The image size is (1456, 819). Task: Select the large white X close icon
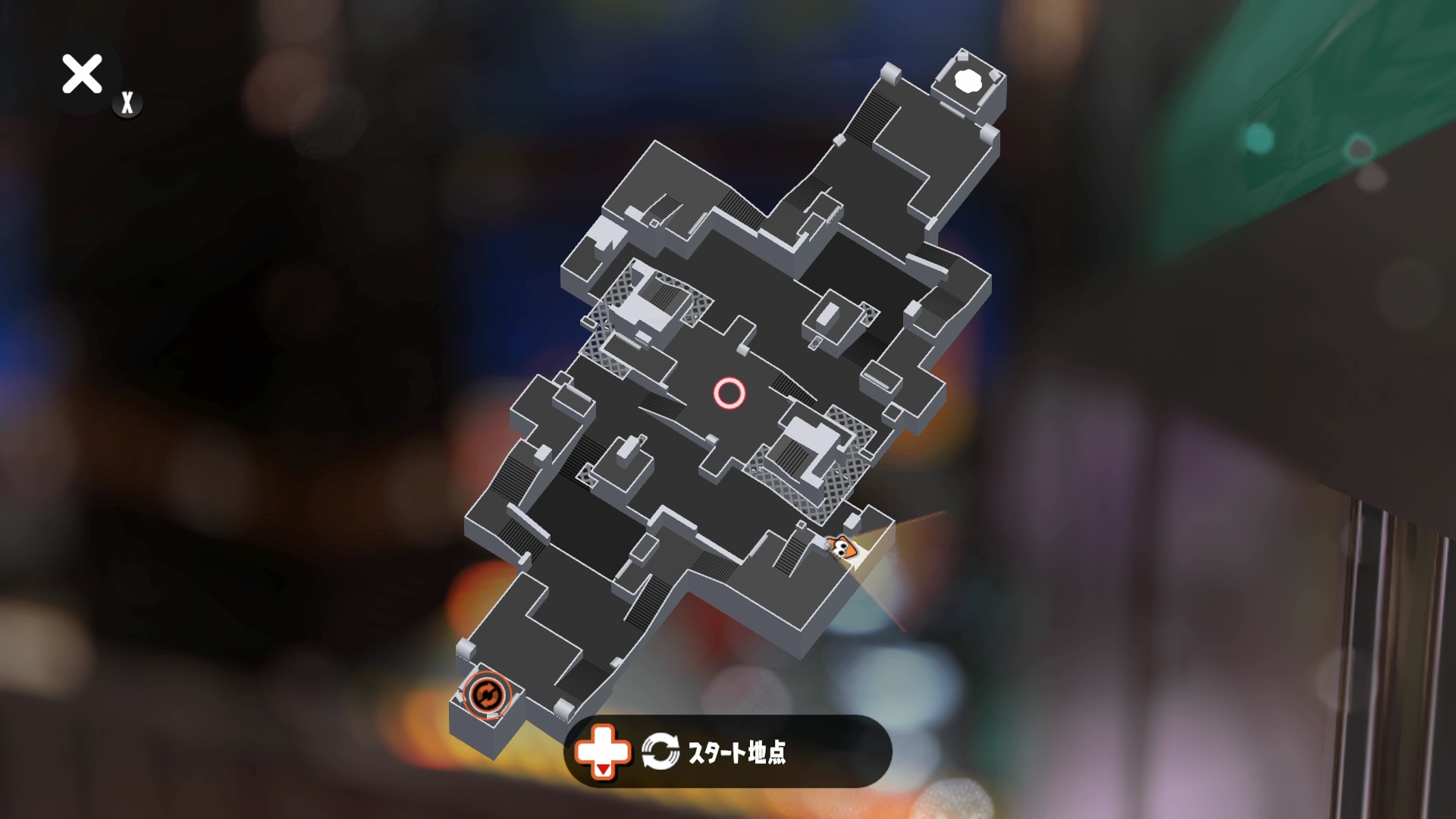[x=83, y=74]
